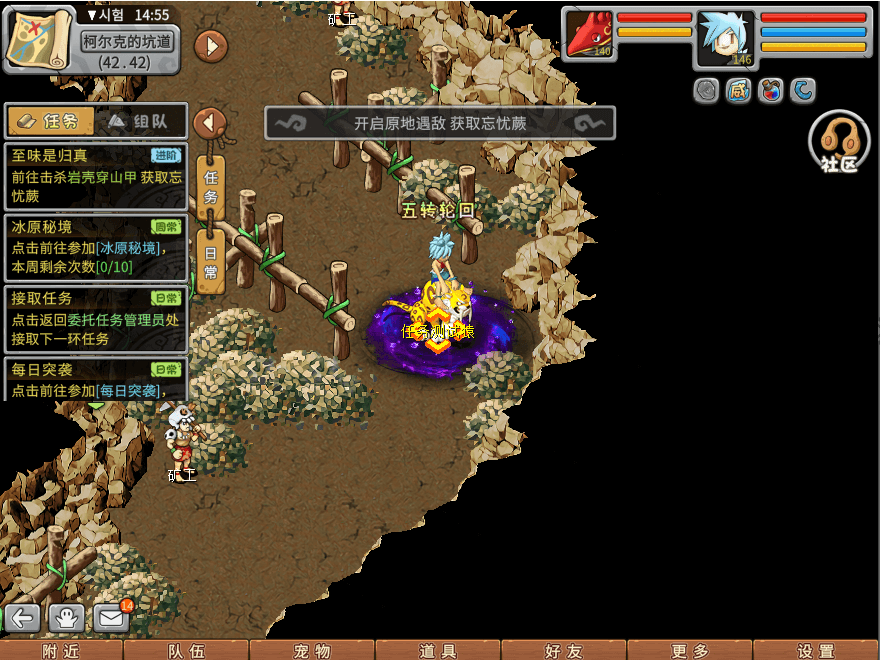
Task: Open the treasure map scroll icon
Action: pos(39,37)
